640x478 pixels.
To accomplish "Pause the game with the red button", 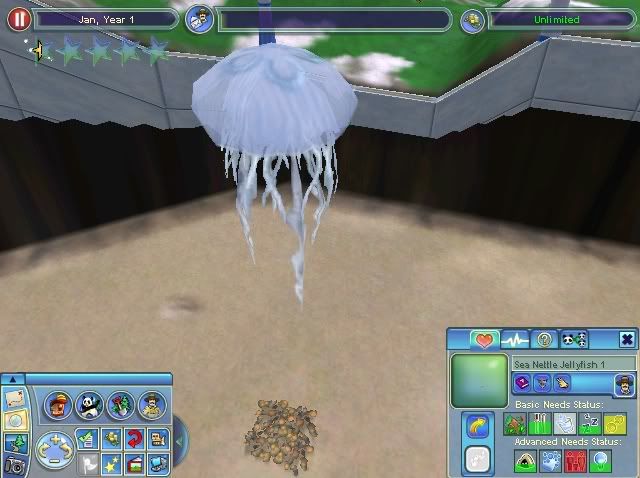I will pos(15,20).
